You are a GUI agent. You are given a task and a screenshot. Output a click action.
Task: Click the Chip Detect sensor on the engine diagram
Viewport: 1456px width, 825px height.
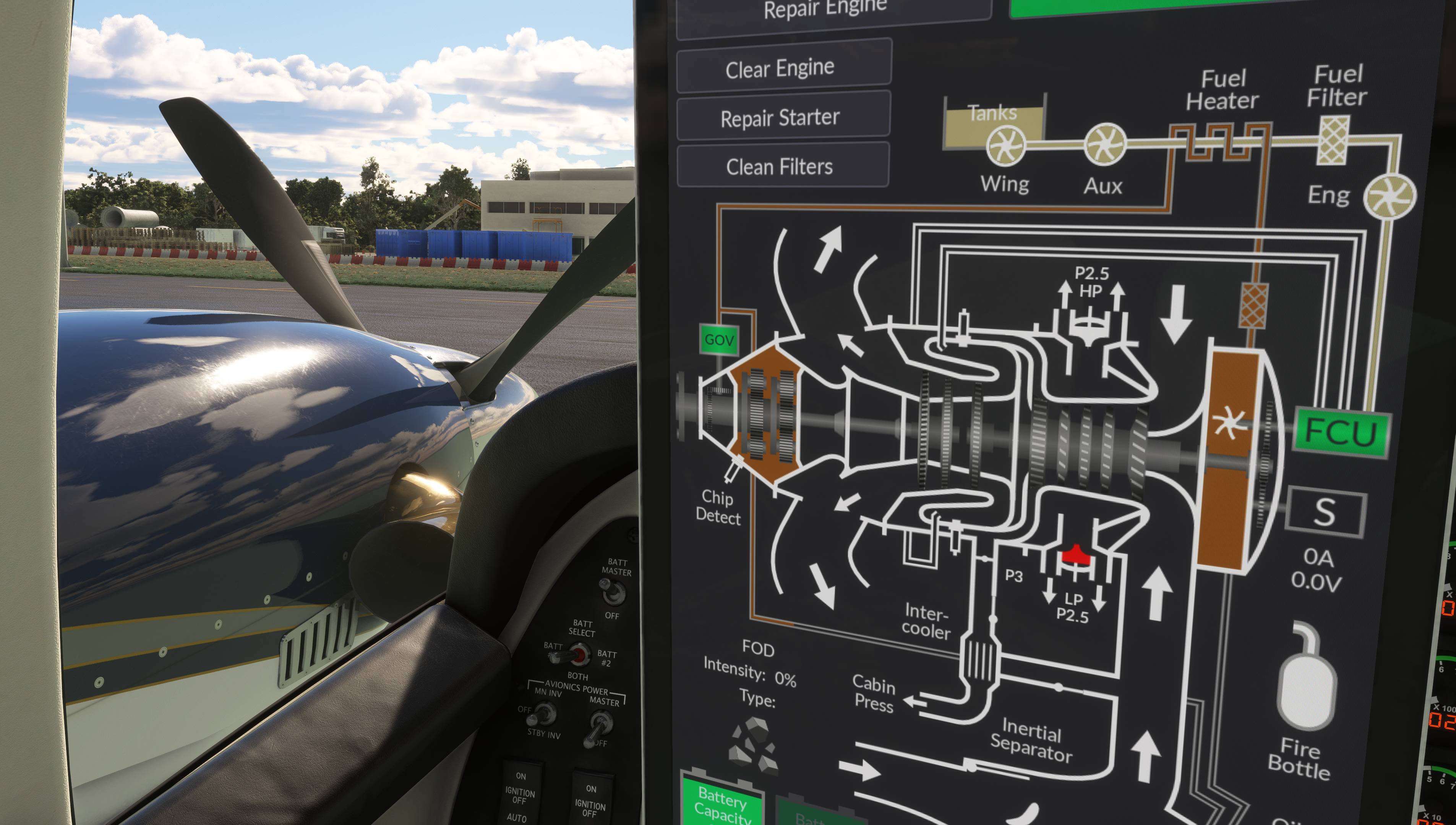(732, 470)
